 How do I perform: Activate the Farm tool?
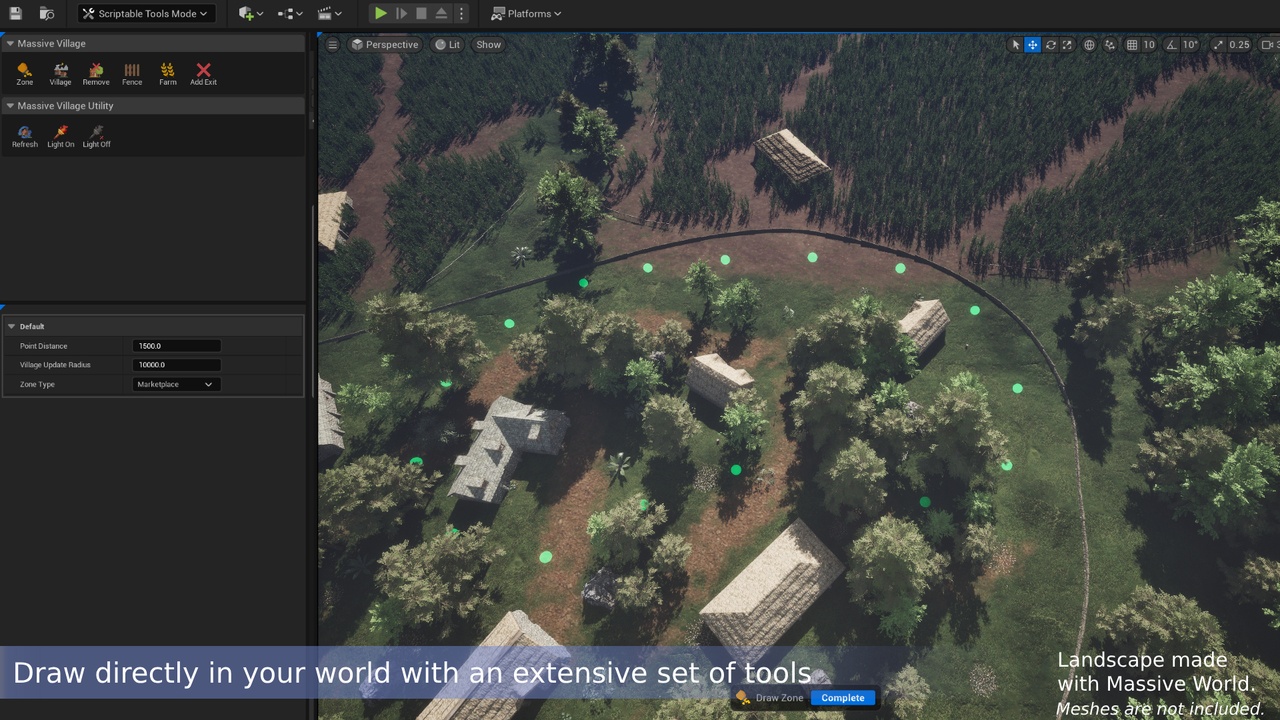coord(167,72)
